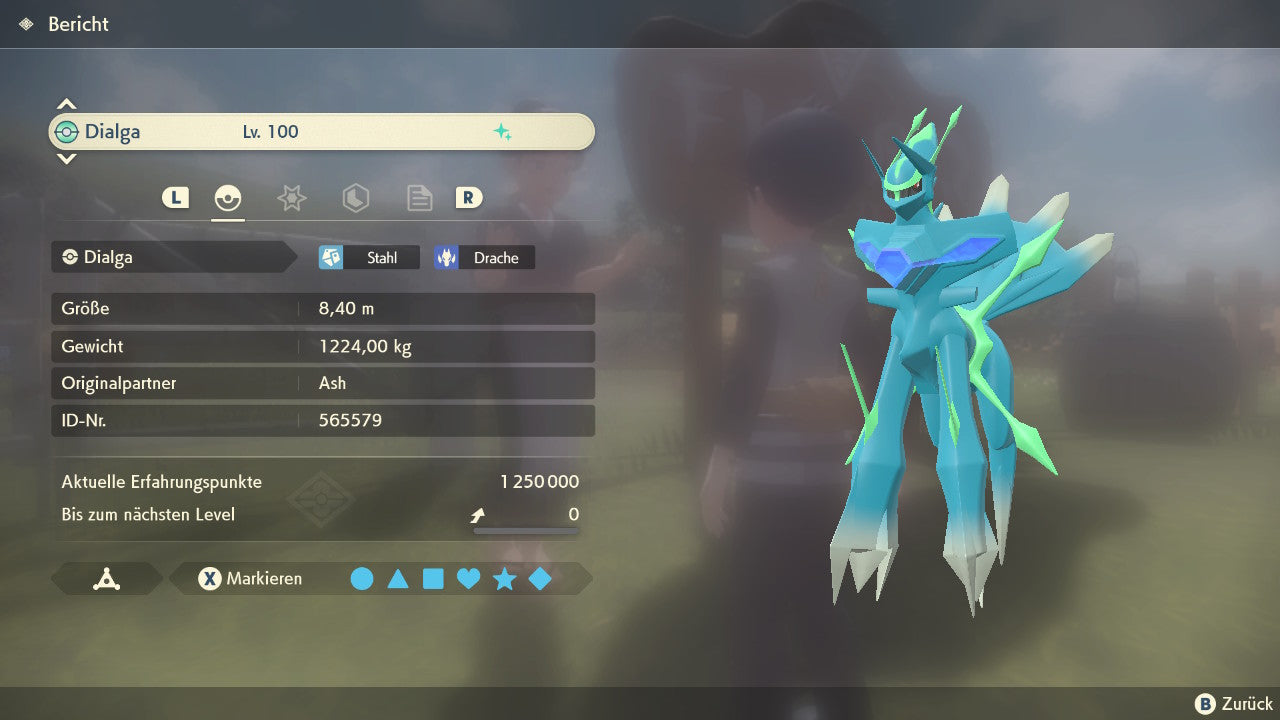Select the next Pokémon with the down arrow
The height and width of the screenshot is (720, 1280).
66,158
